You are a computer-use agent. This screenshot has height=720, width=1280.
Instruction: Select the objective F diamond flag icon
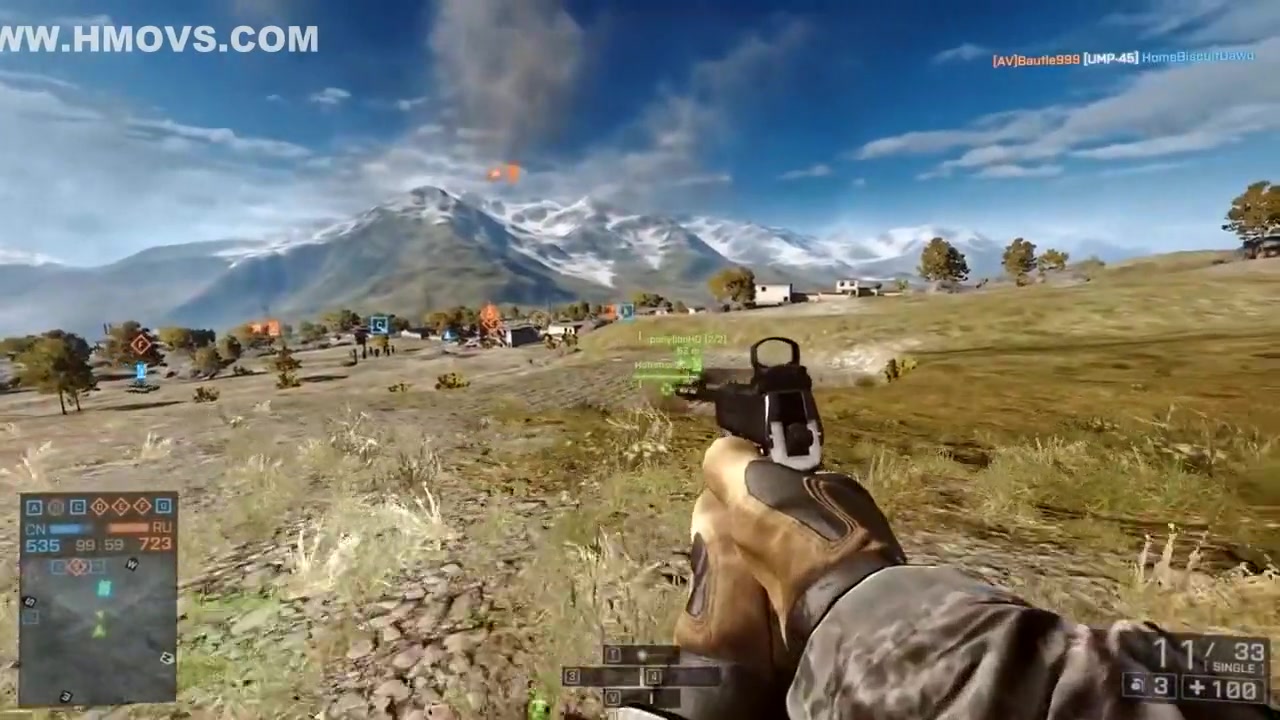coord(143,507)
